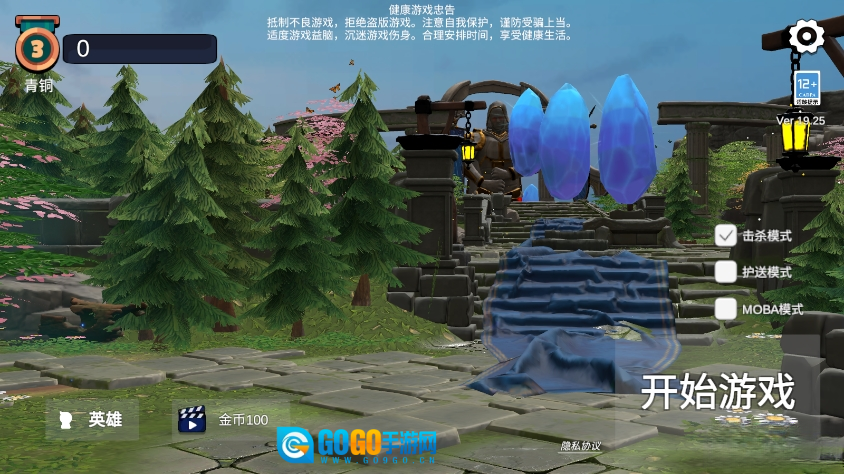View the bronze rank badge
844x474 pixels.
[x=38, y=48]
